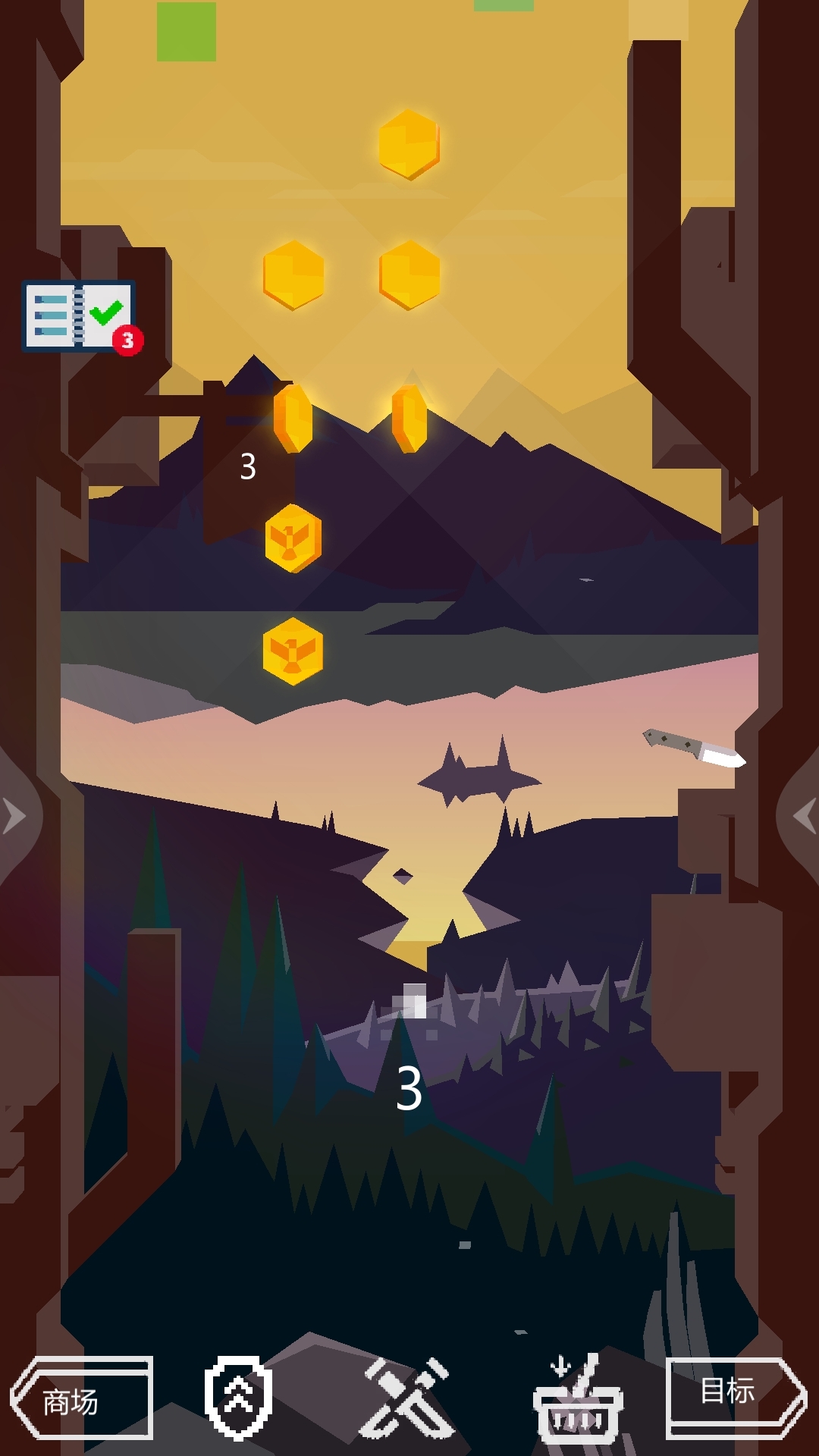Click the left edge arrow tab
819x1456 pixels.
click(x=17, y=817)
